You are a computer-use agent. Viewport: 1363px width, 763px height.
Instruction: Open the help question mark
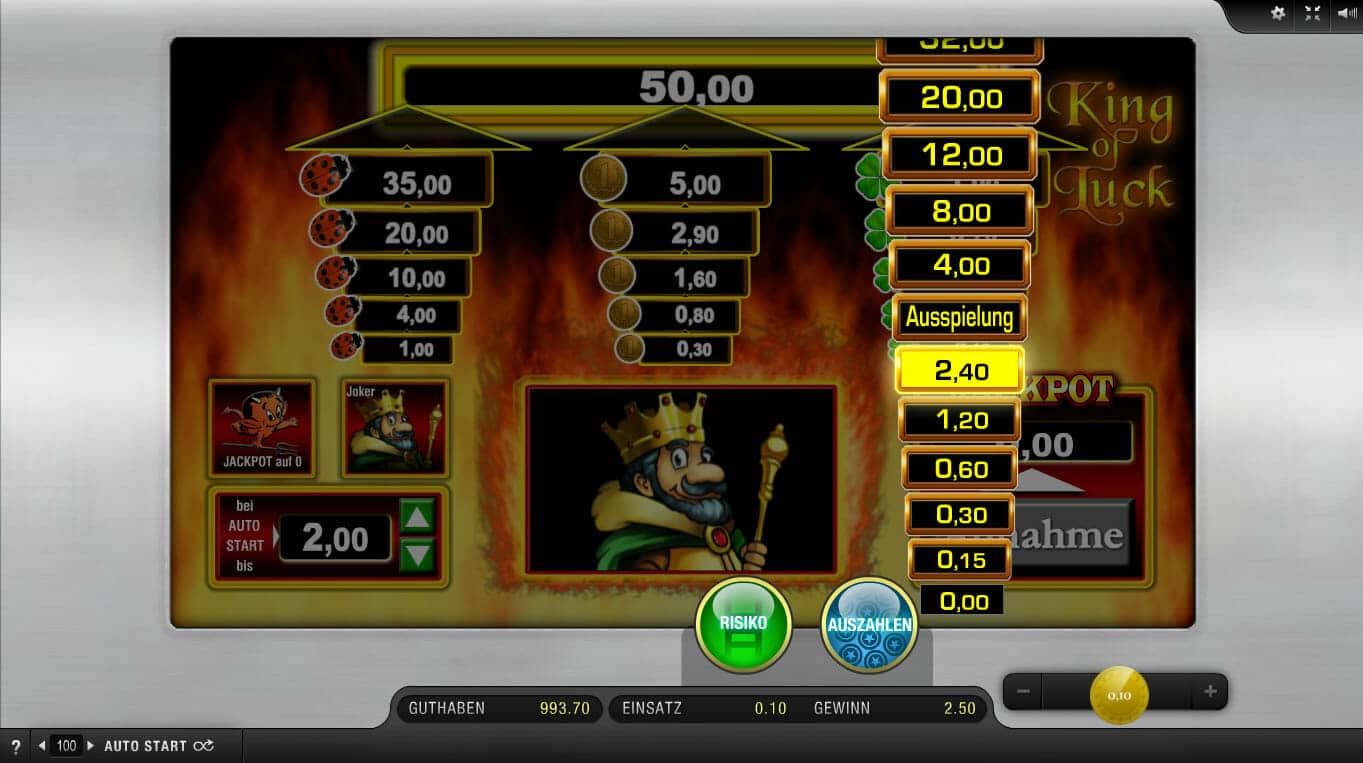(15, 746)
